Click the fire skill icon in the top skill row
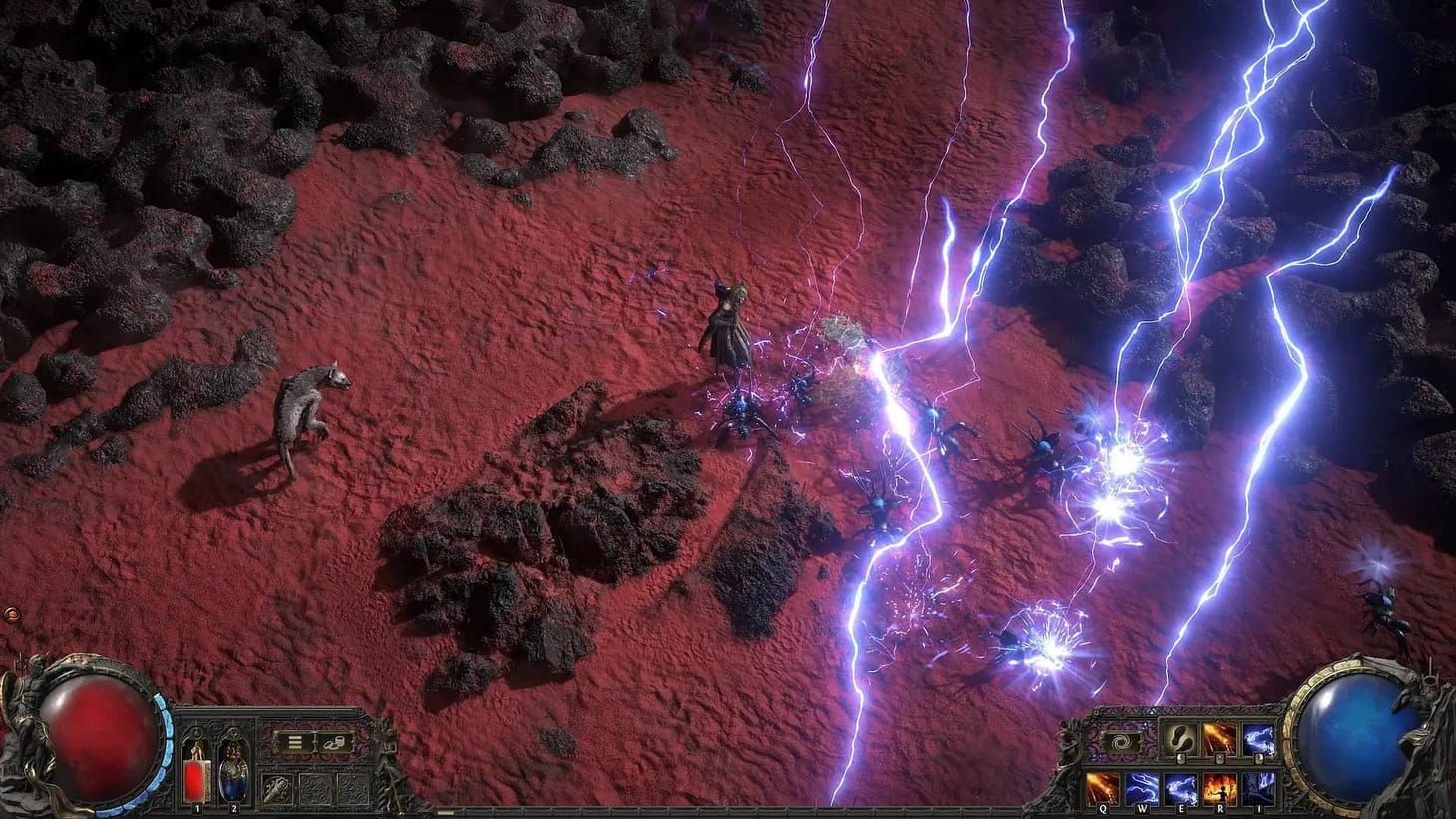This screenshot has height=819, width=1456. 1221,739
